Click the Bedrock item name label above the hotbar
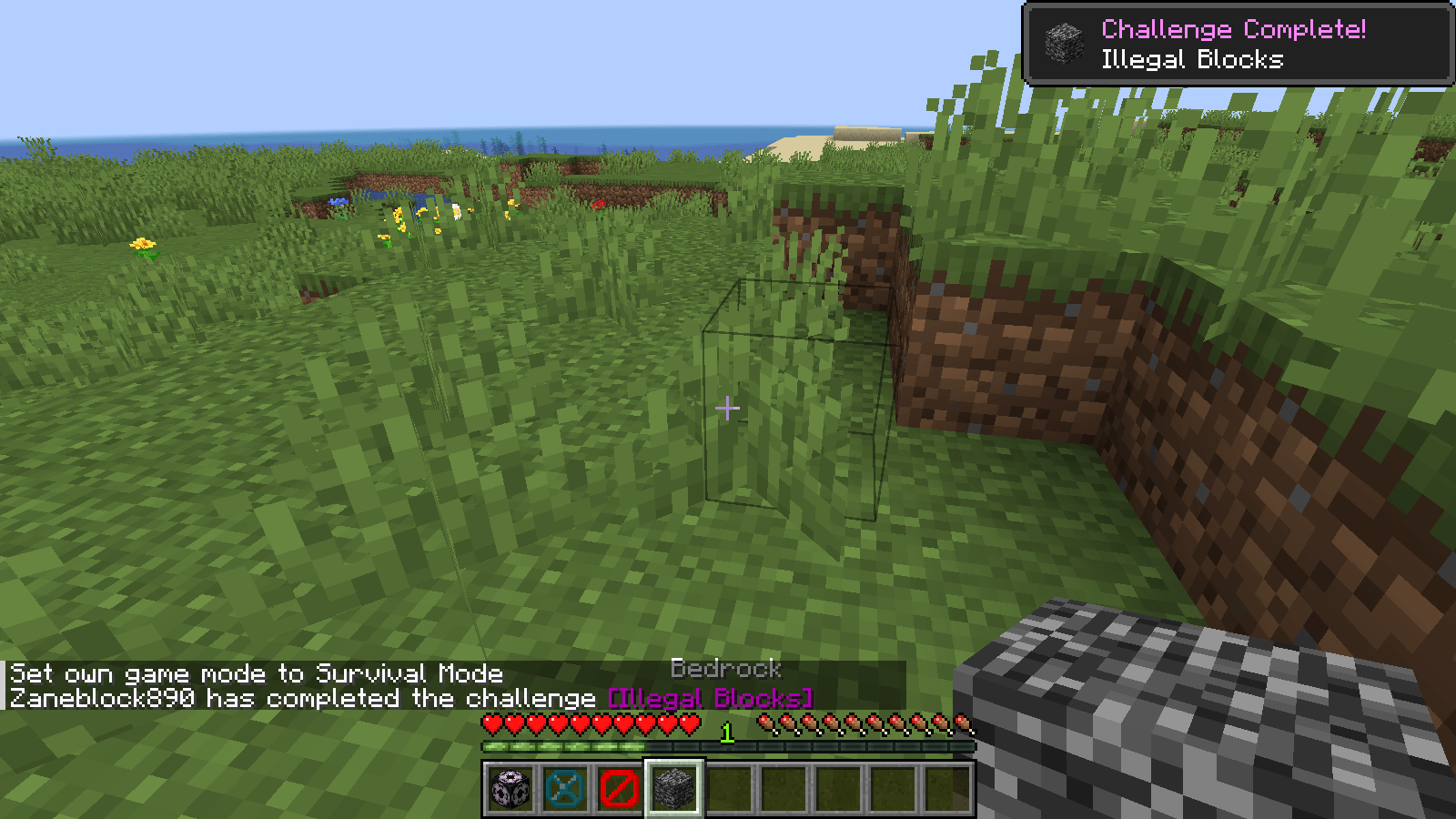The width and height of the screenshot is (1456, 819). pyautogui.click(x=726, y=670)
